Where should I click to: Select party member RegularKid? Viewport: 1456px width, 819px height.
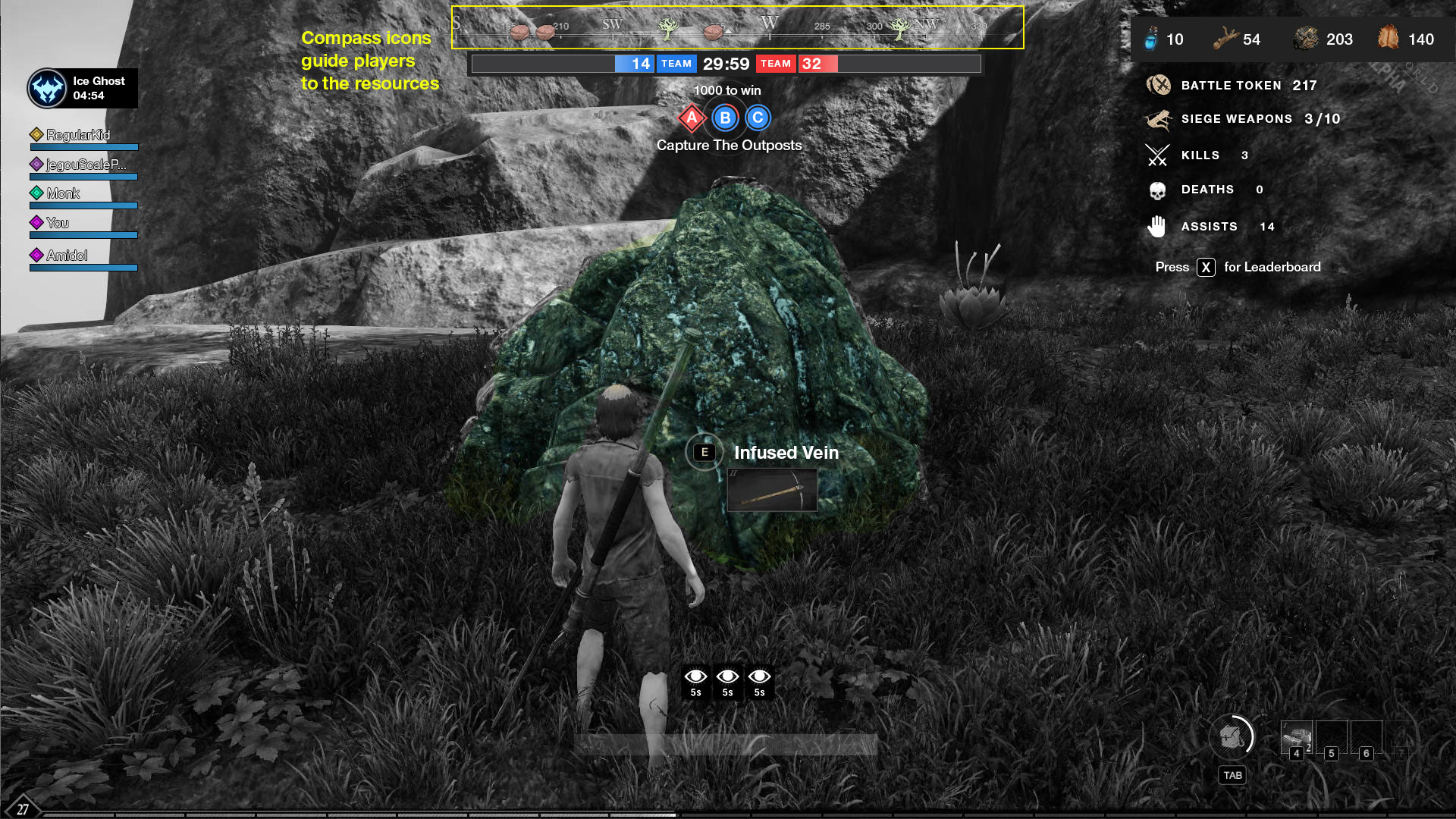click(x=78, y=135)
